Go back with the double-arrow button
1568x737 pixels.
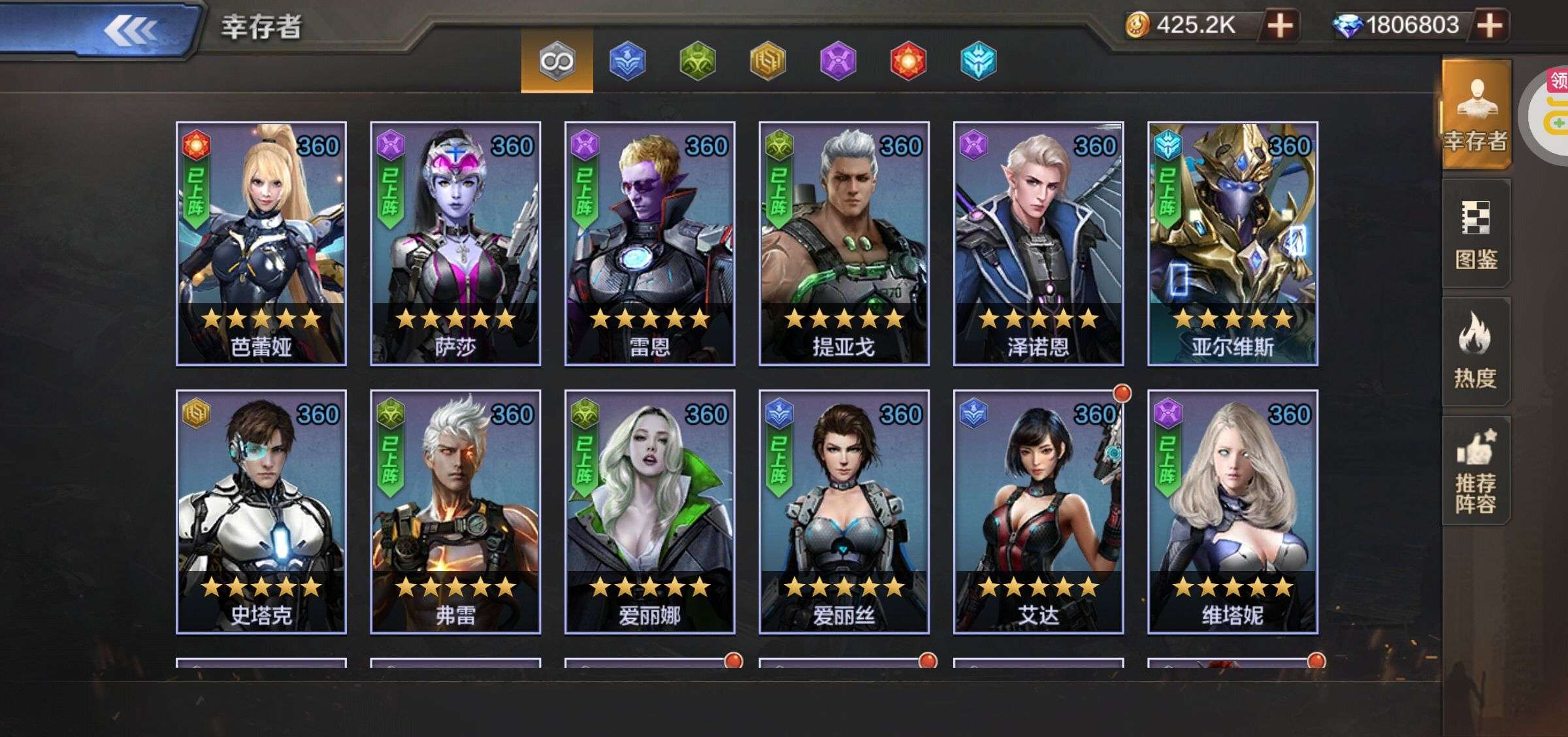pos(131,29)
